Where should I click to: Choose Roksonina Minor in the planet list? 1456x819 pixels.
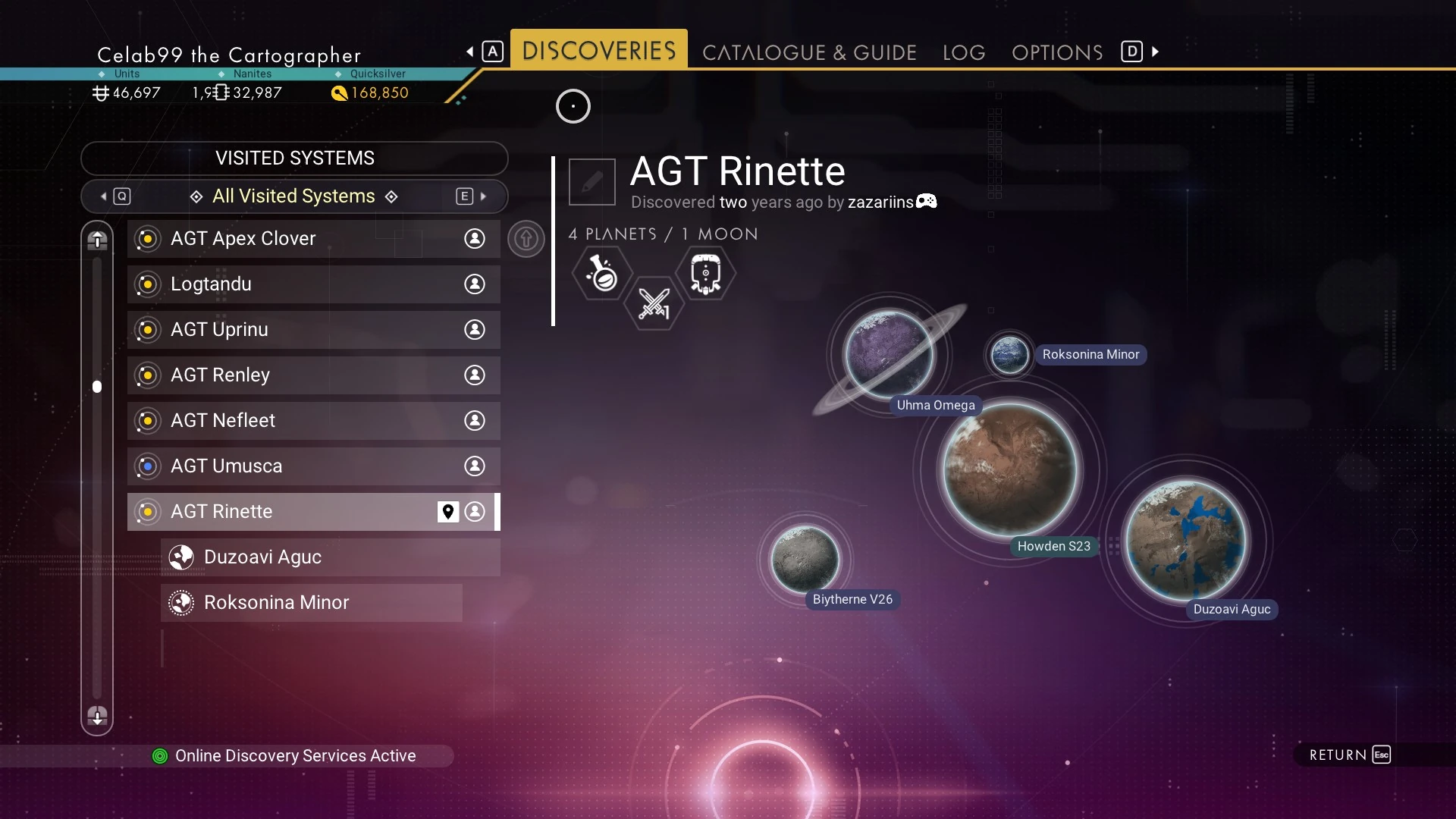point(311,603)
